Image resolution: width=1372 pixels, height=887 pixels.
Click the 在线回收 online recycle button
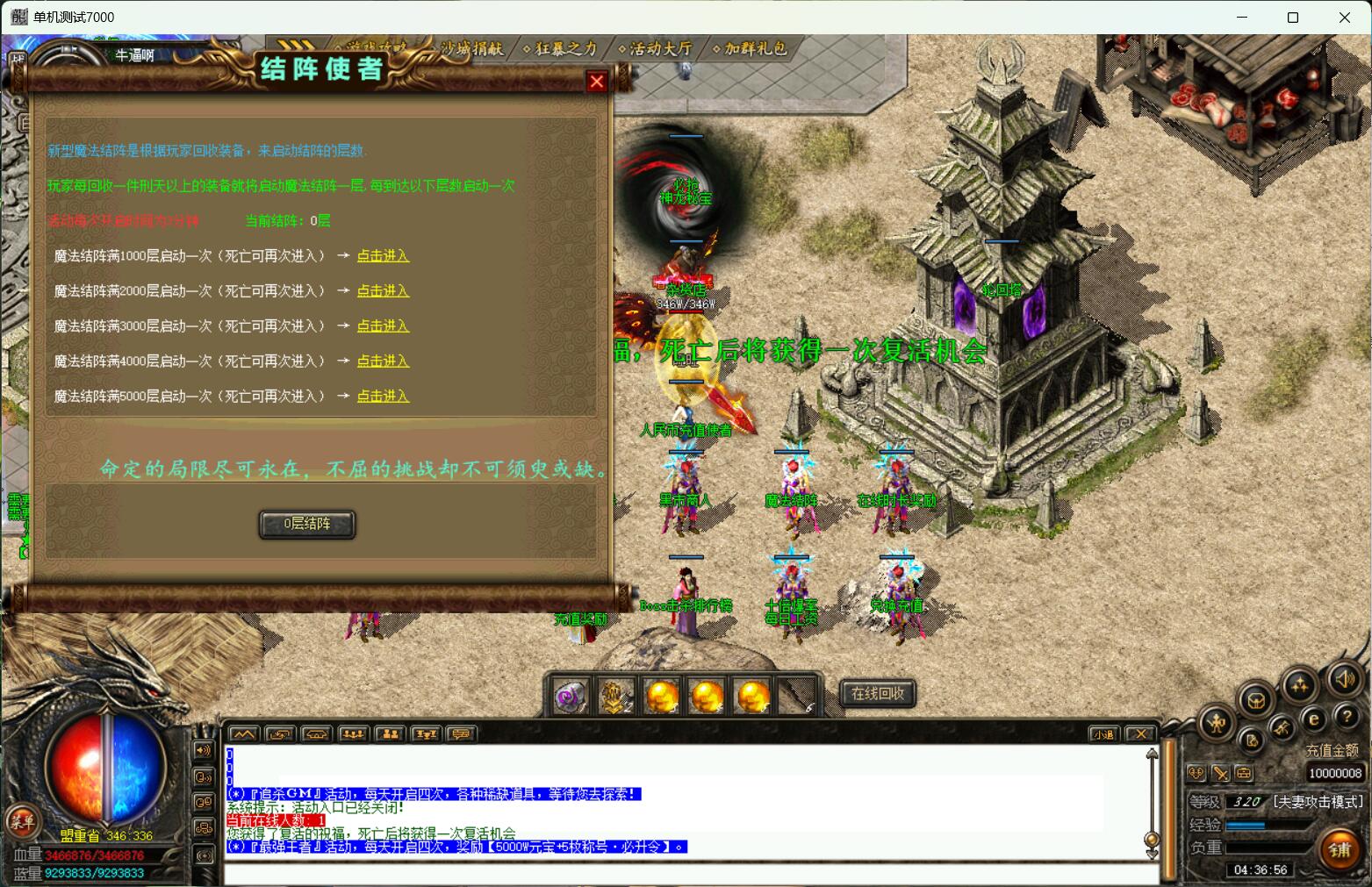[878, 693]
